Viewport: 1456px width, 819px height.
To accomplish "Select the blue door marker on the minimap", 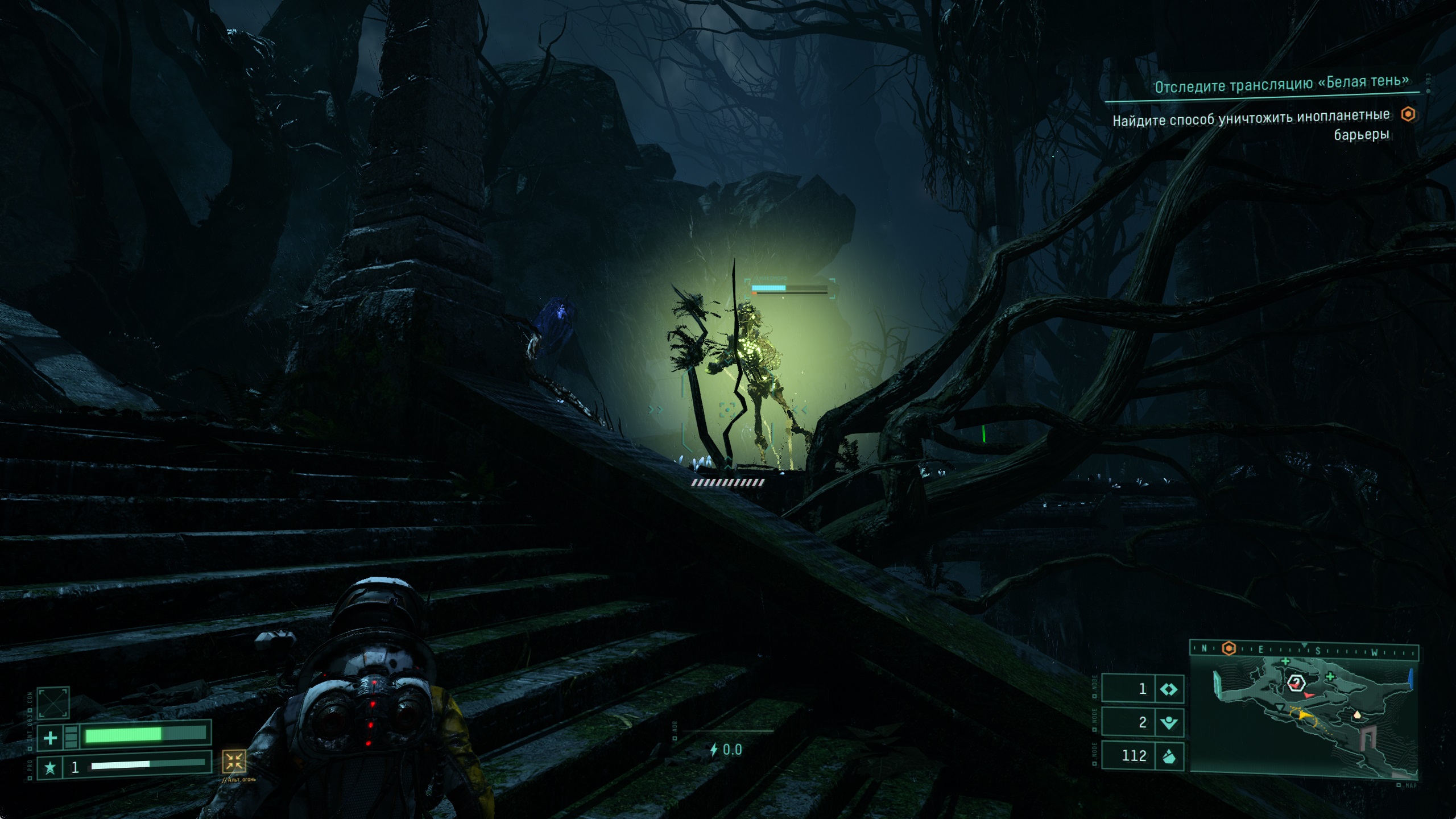I will click(x=1411, y=680).
